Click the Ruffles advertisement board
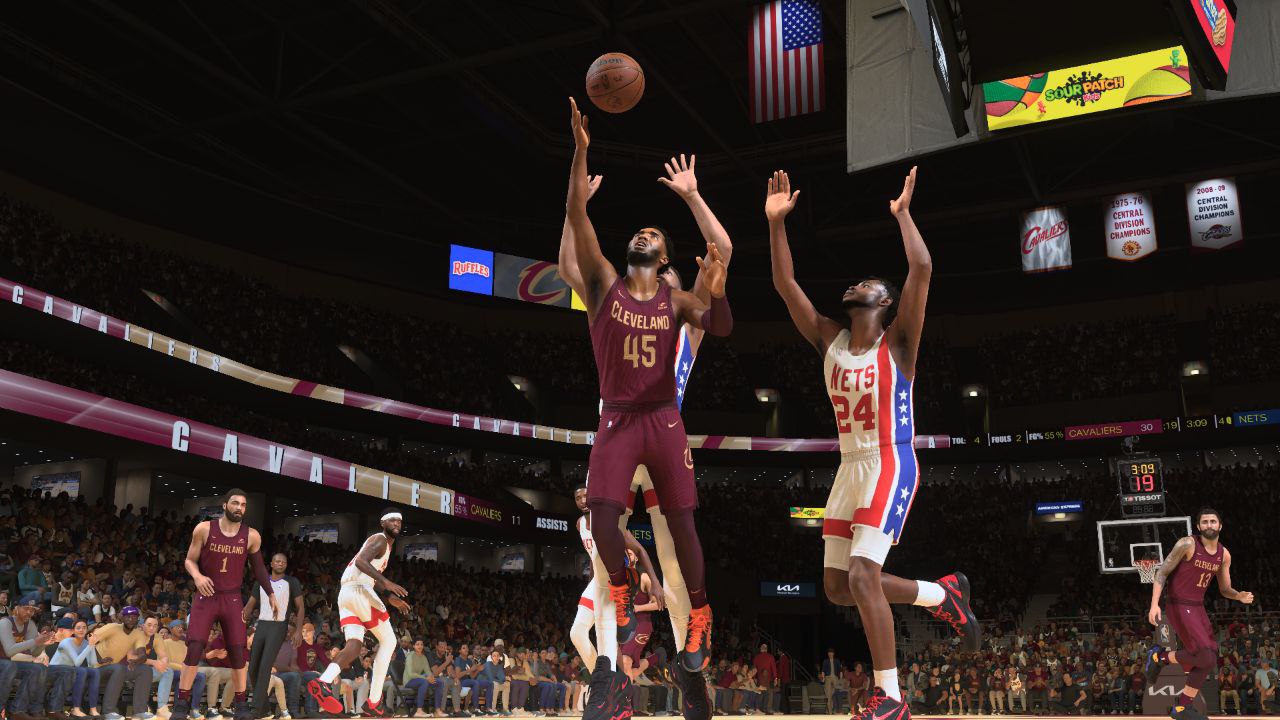 point(472,269)
